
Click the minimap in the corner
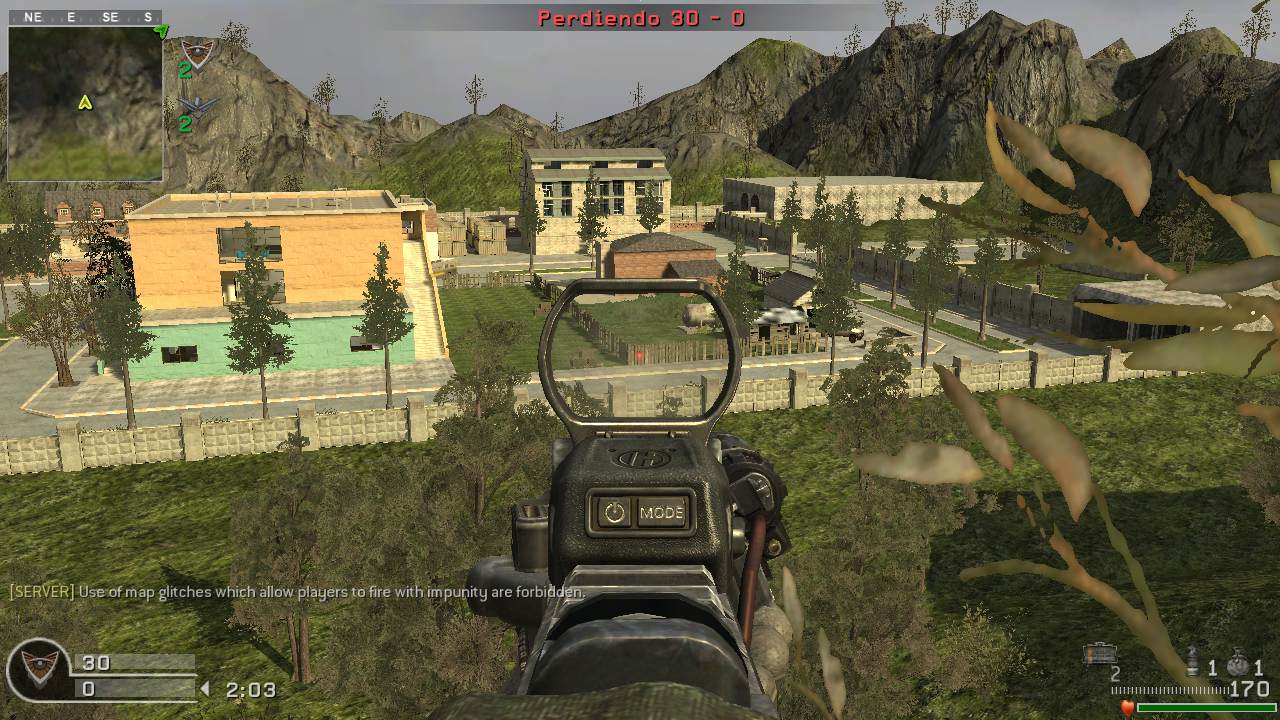pos(85,103)
